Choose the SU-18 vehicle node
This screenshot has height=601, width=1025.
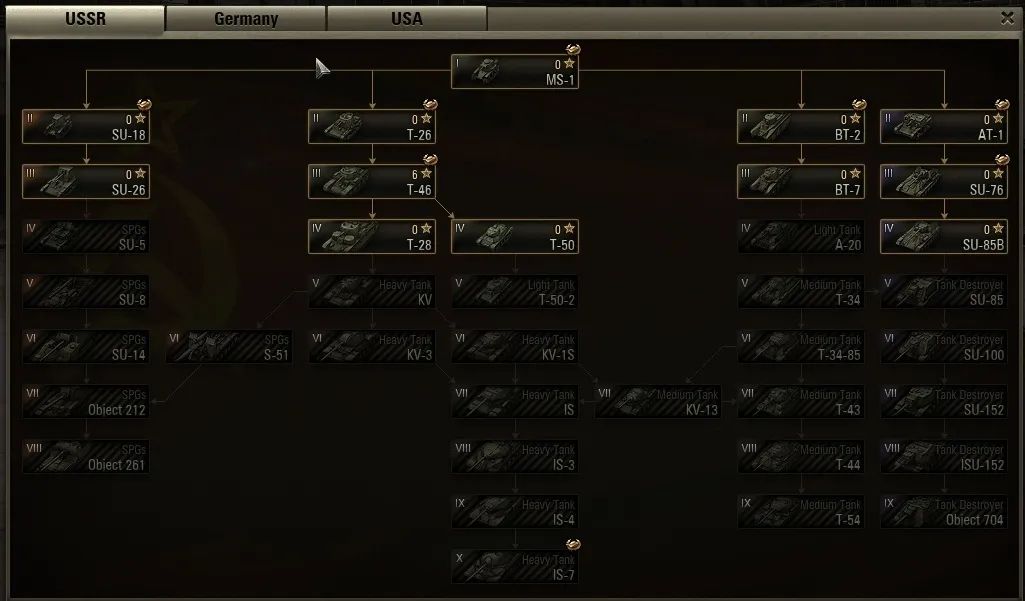[86, 127]
